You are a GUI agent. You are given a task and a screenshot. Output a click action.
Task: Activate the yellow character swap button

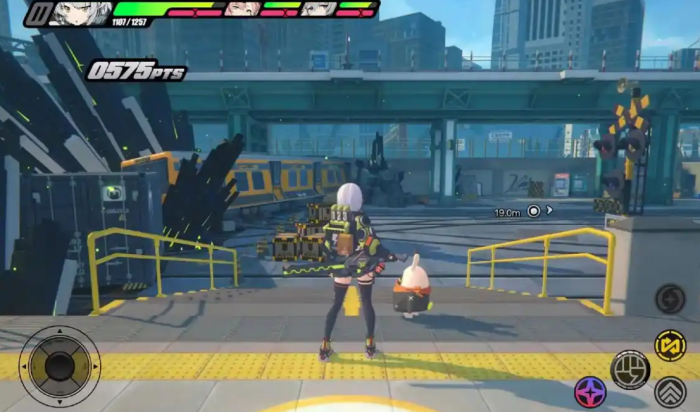click(x=670, y=345)
